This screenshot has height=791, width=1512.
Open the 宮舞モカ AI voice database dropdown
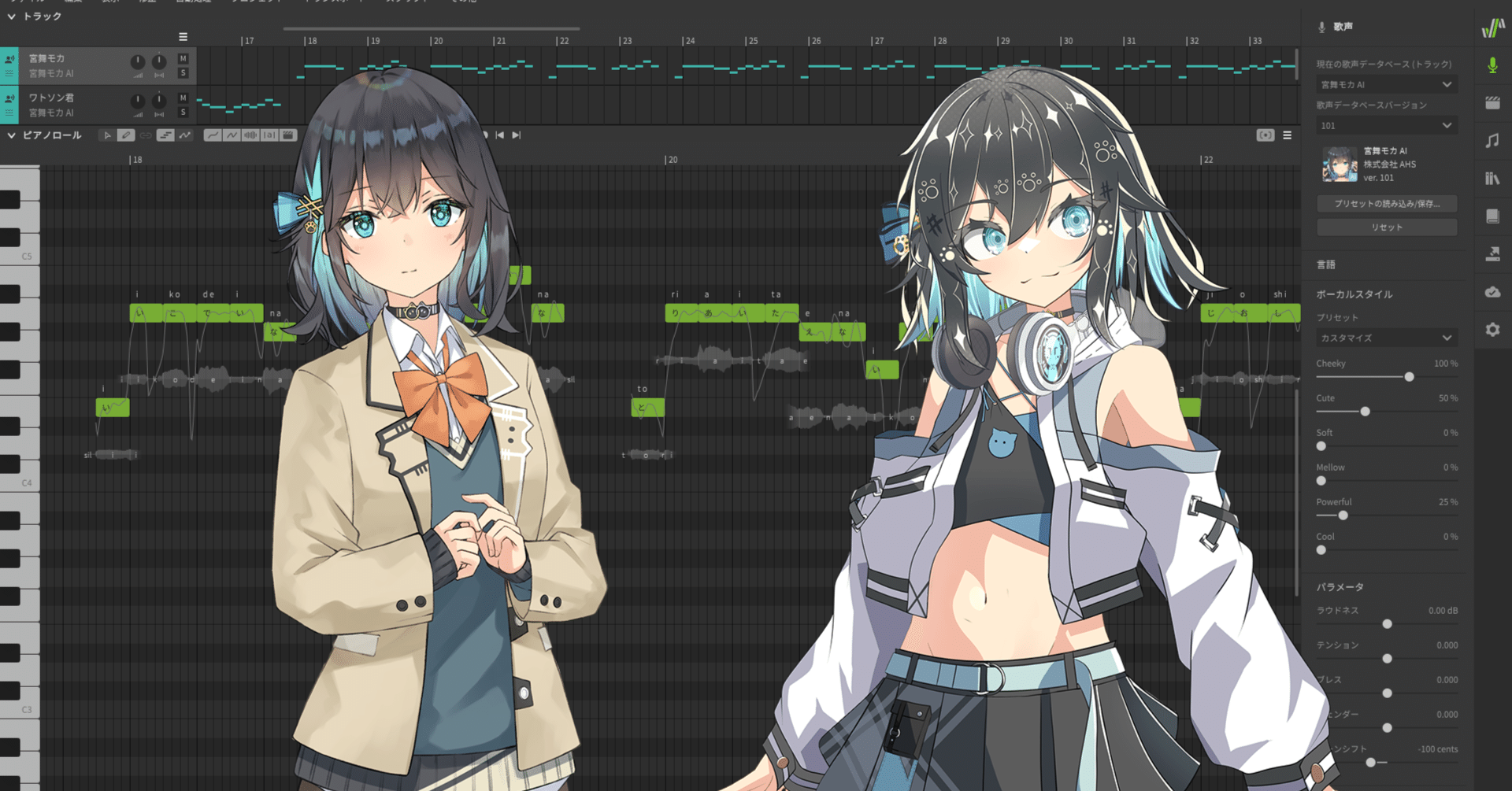point(1386,84)
